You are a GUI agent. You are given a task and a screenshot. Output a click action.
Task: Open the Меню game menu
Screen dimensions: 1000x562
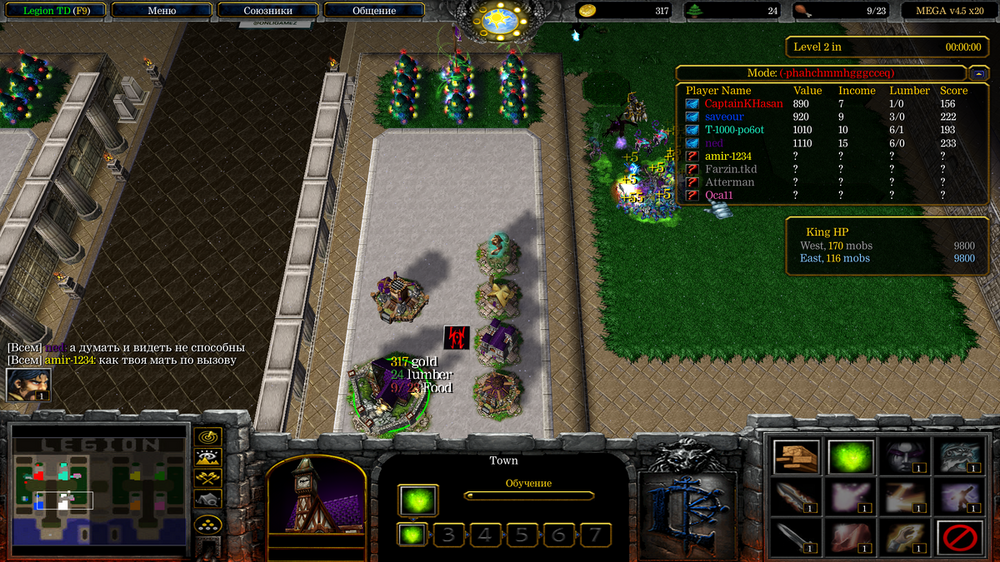(x=161, y=10)
